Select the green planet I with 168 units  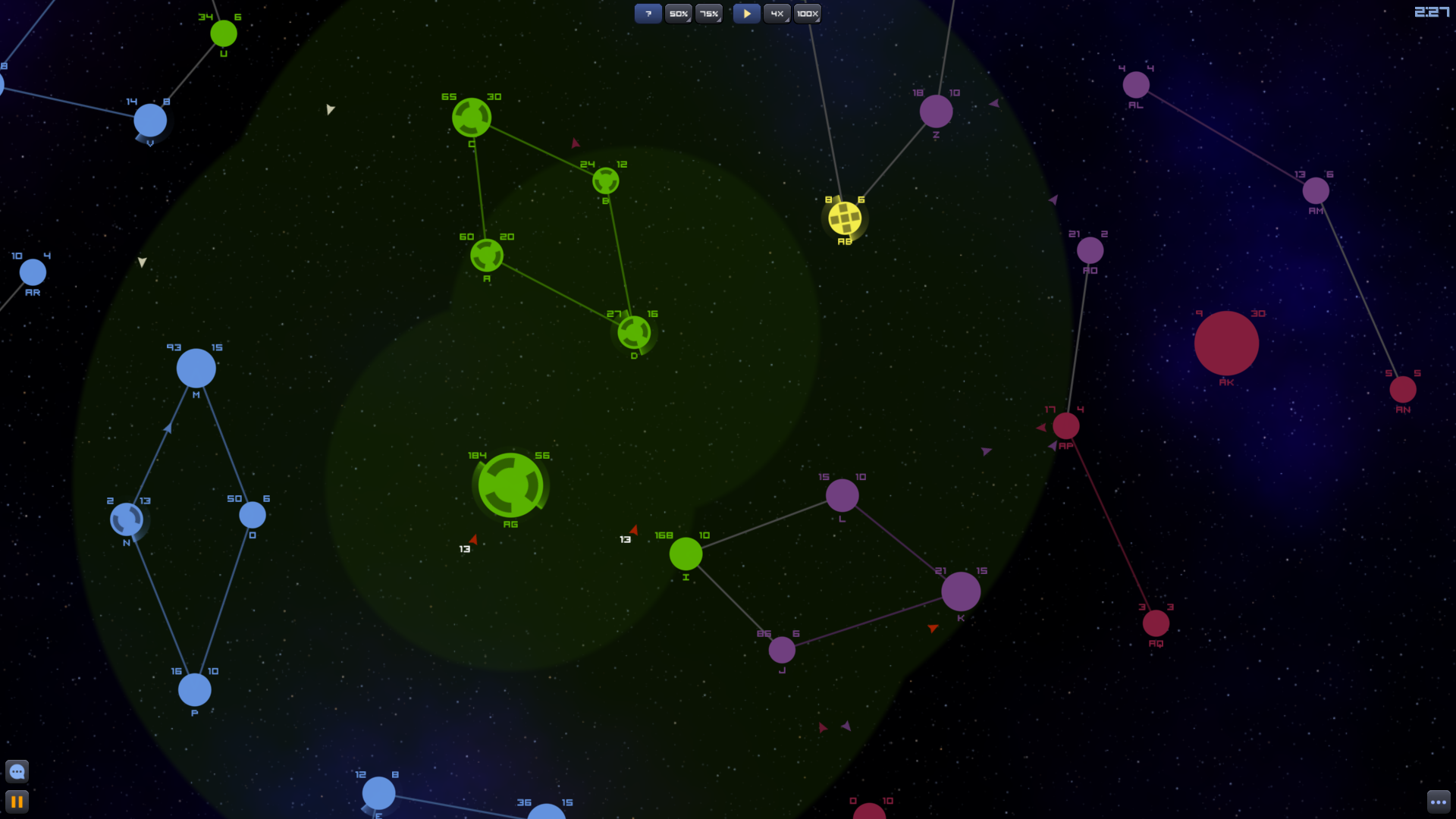[686, 555]
